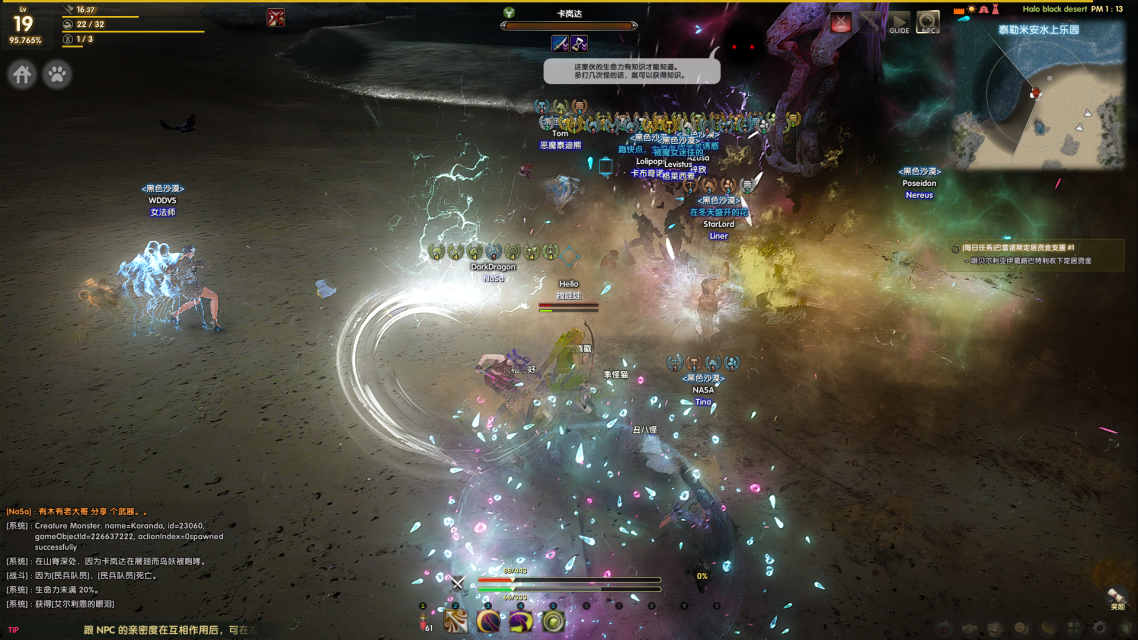Open the NPC search button

[928, 22]
